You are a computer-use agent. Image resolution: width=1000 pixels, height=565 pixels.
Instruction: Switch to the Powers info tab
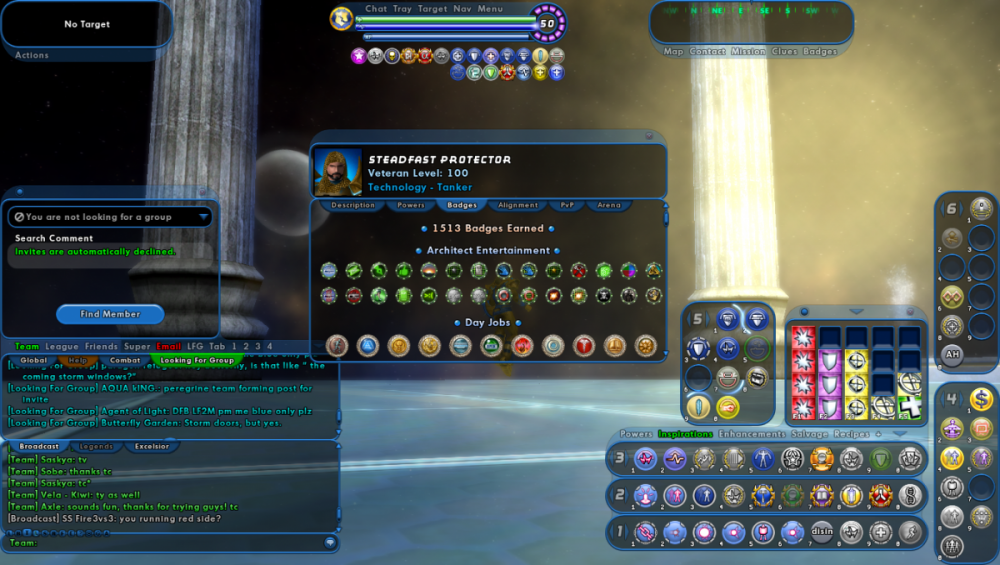tap(411, 205)
